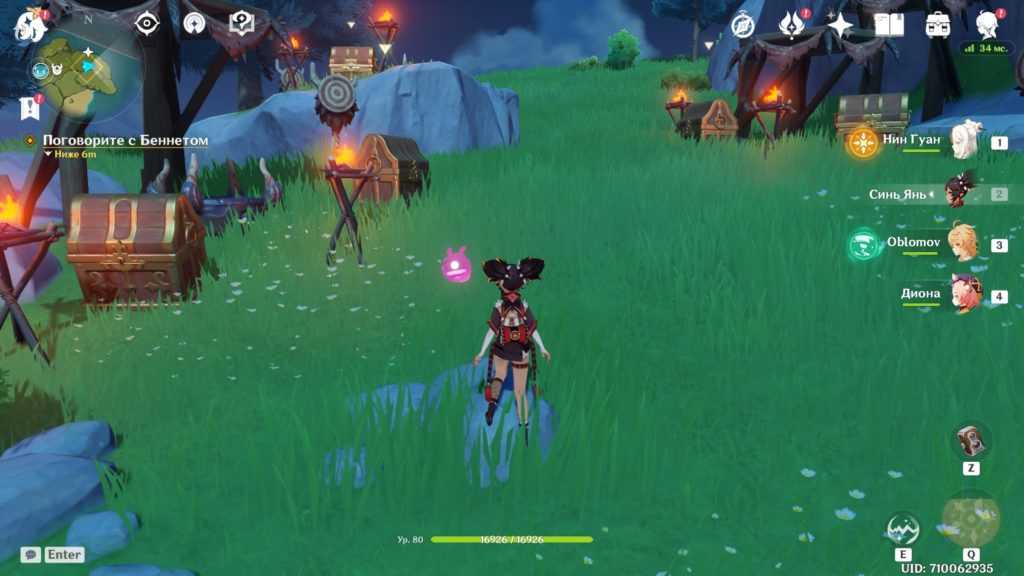This screenshot has height=576, width=1024.
Task: Open the tutorial book with question mark
Action: pyautogui.click(x=241, y=23)
